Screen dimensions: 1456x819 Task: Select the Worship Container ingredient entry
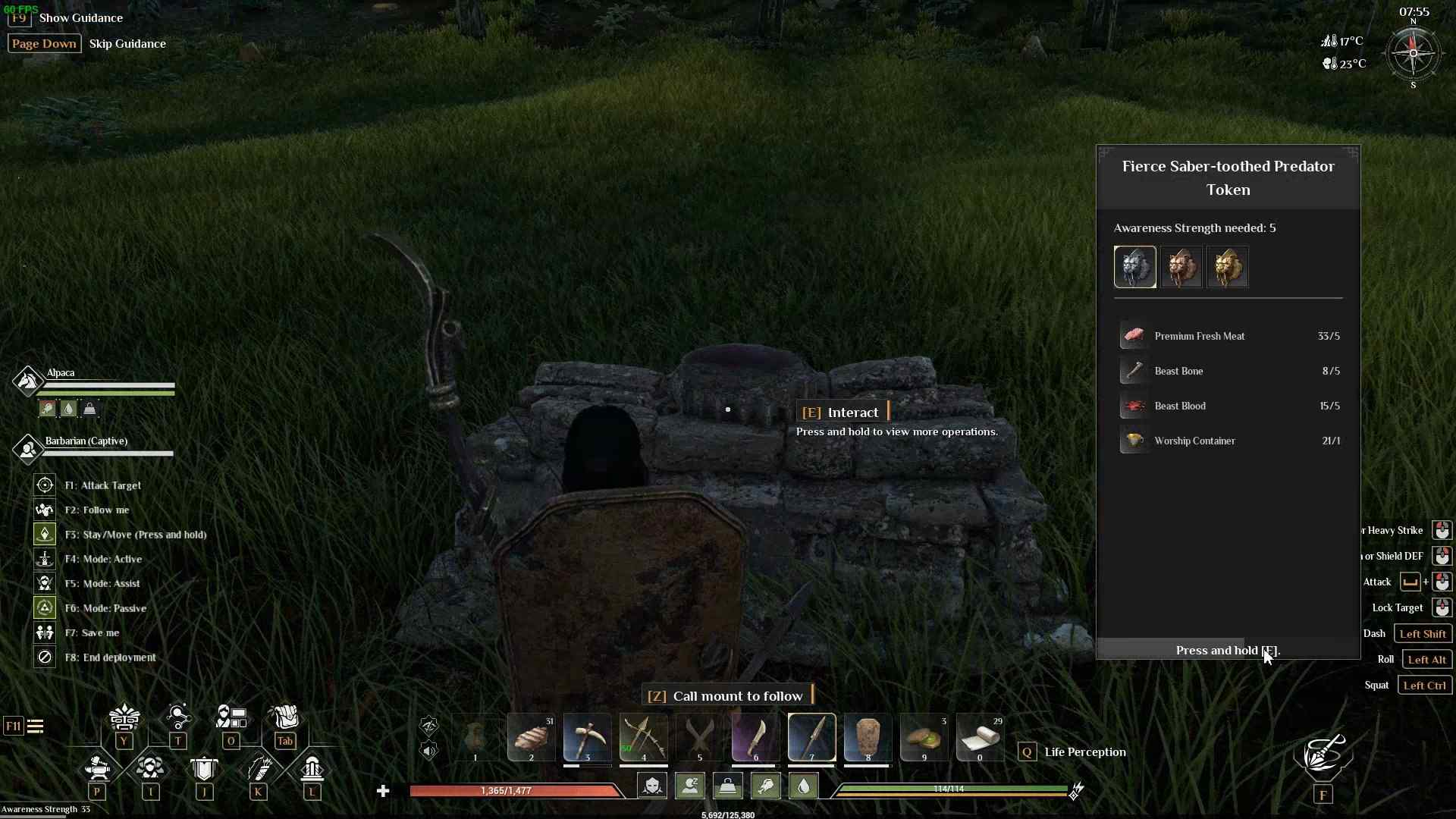[x=1194, y=441]
